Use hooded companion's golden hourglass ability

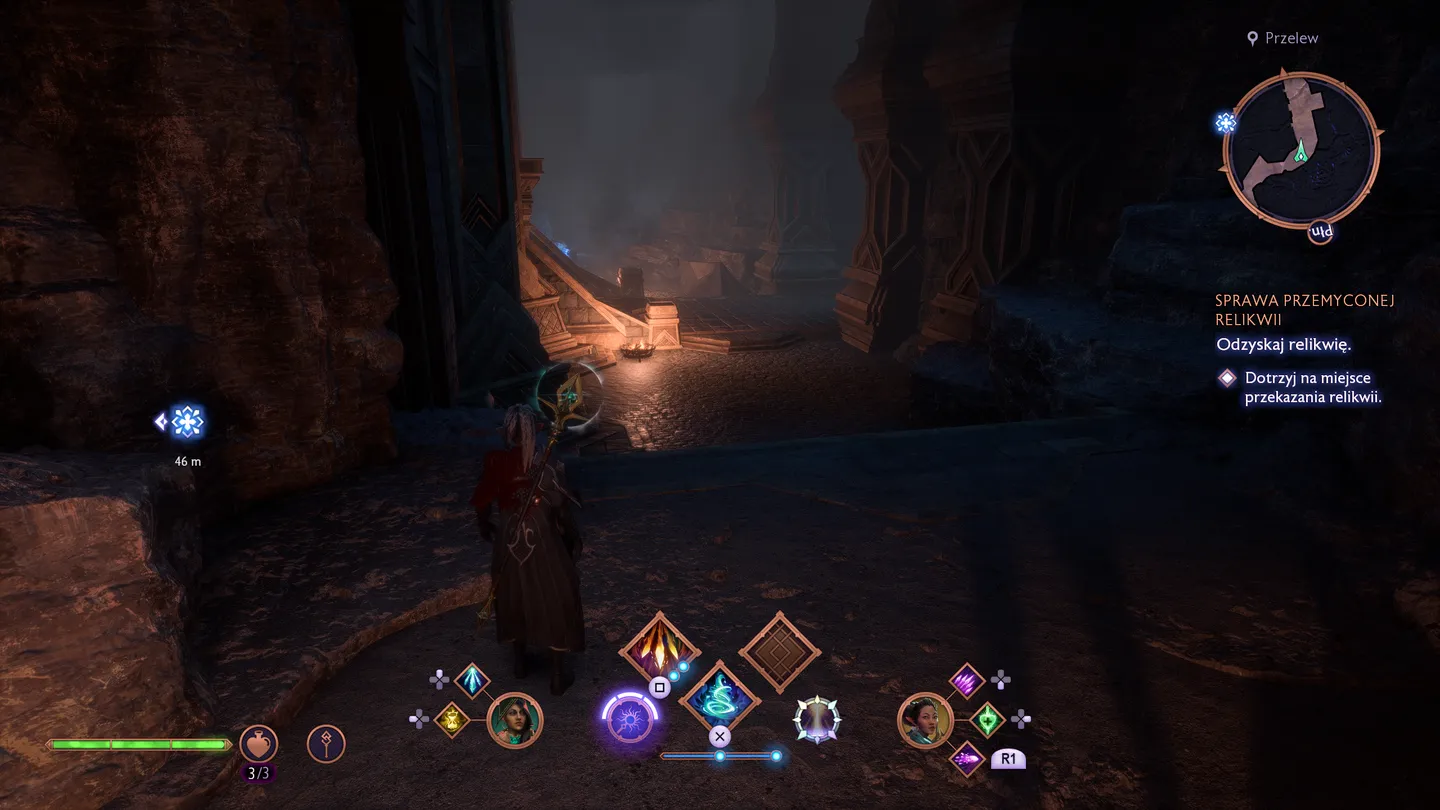click(x=452, y=720)
